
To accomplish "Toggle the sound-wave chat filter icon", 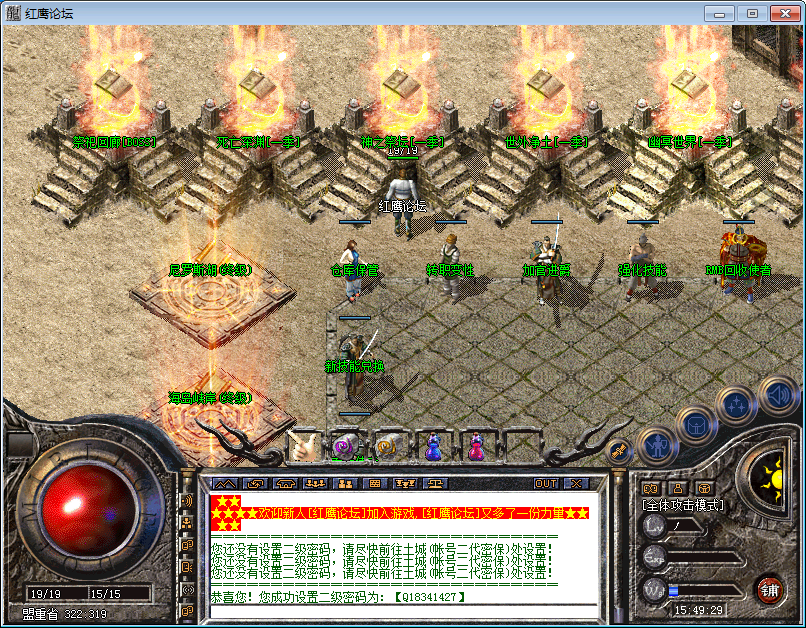I will pyautogui.click(x=186, y=500).
